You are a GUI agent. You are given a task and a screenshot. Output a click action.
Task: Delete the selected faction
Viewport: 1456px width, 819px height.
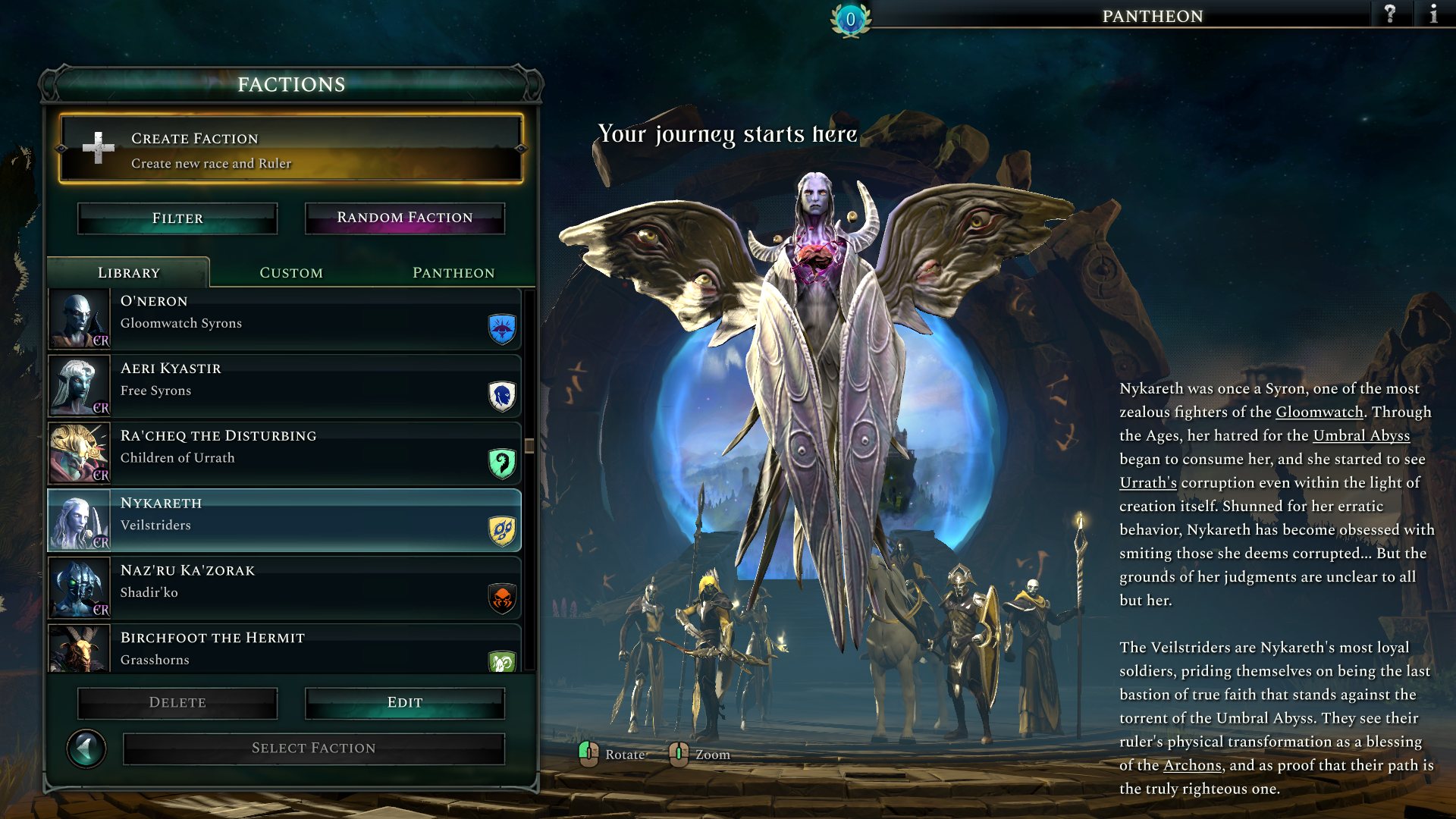coord(177,703)
